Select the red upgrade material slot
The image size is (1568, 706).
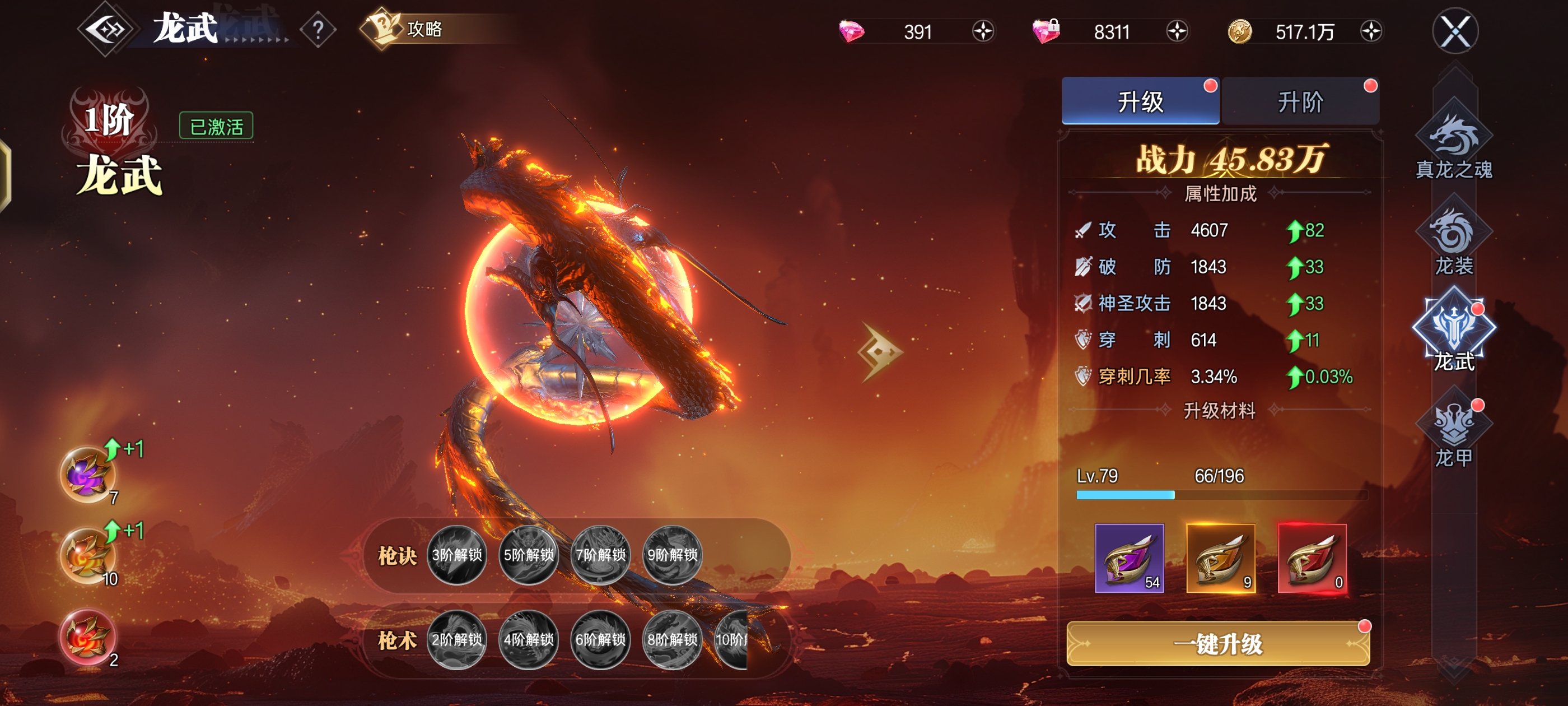pos(1312,558)
